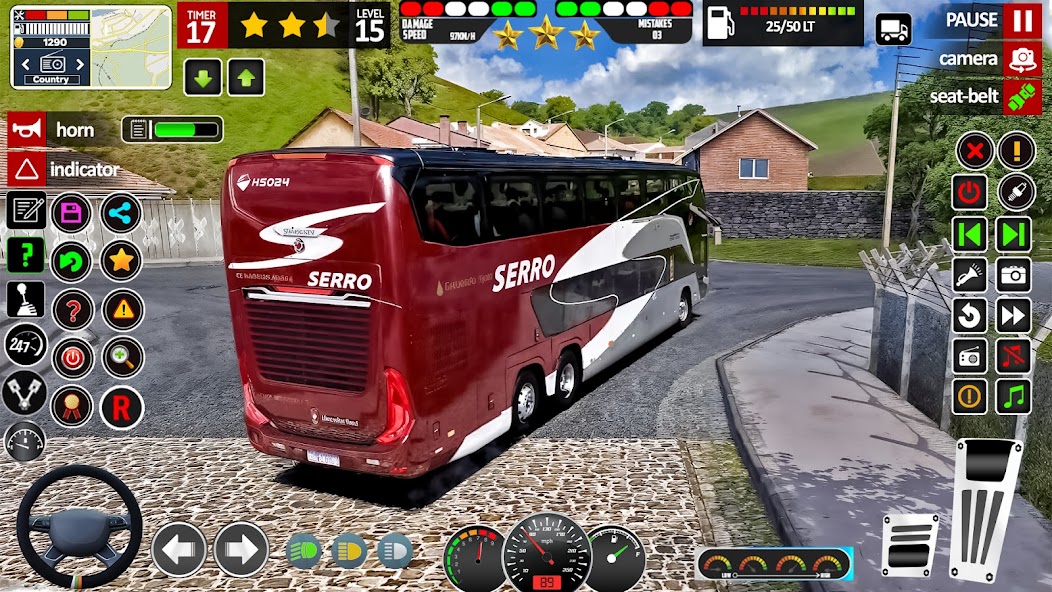Image resolution: width=1052 pixels, height=592 pixels.
Task: Click the pink floppy disk save icon
Action: [x=72, y=212]
